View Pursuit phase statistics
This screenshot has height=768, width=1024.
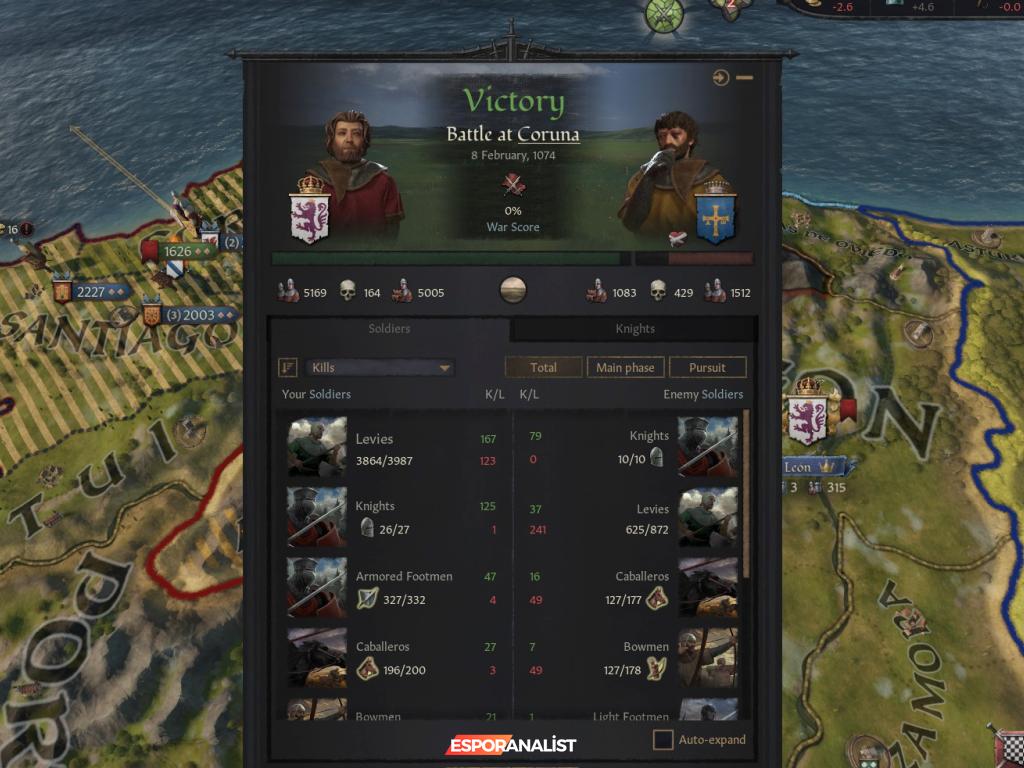click(x=707, y=368)
